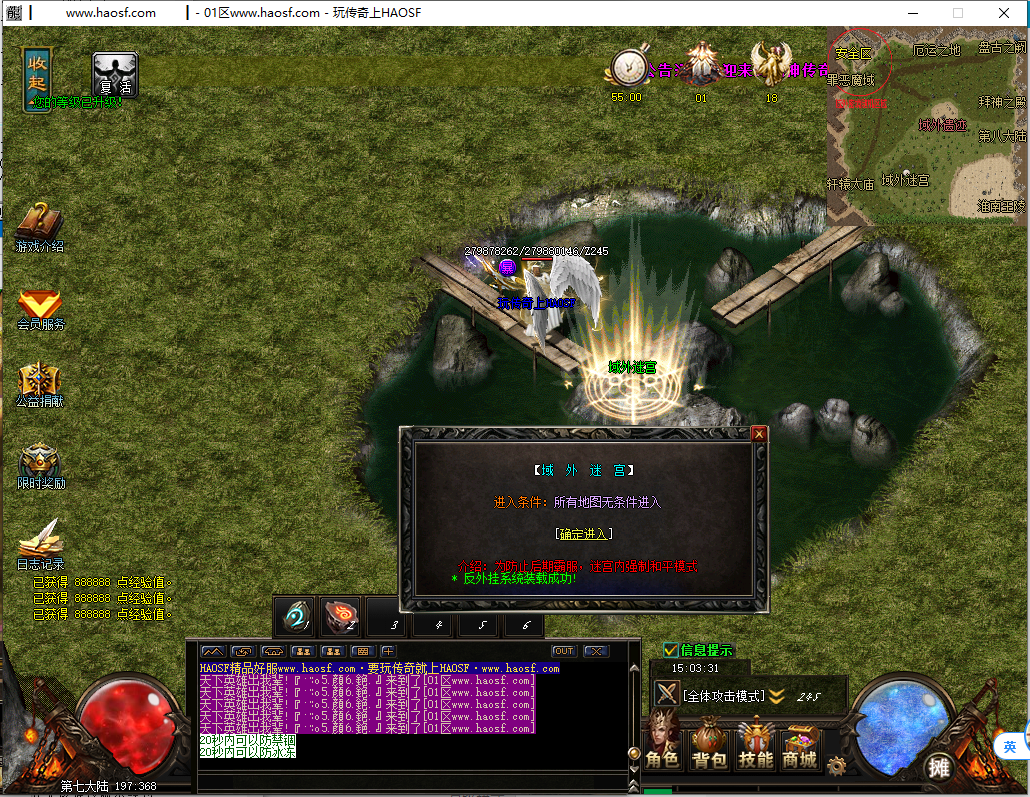Open 限时奖励 timed rewards
The width and height of the screenshot is (1030, 797).
(40, 464)
